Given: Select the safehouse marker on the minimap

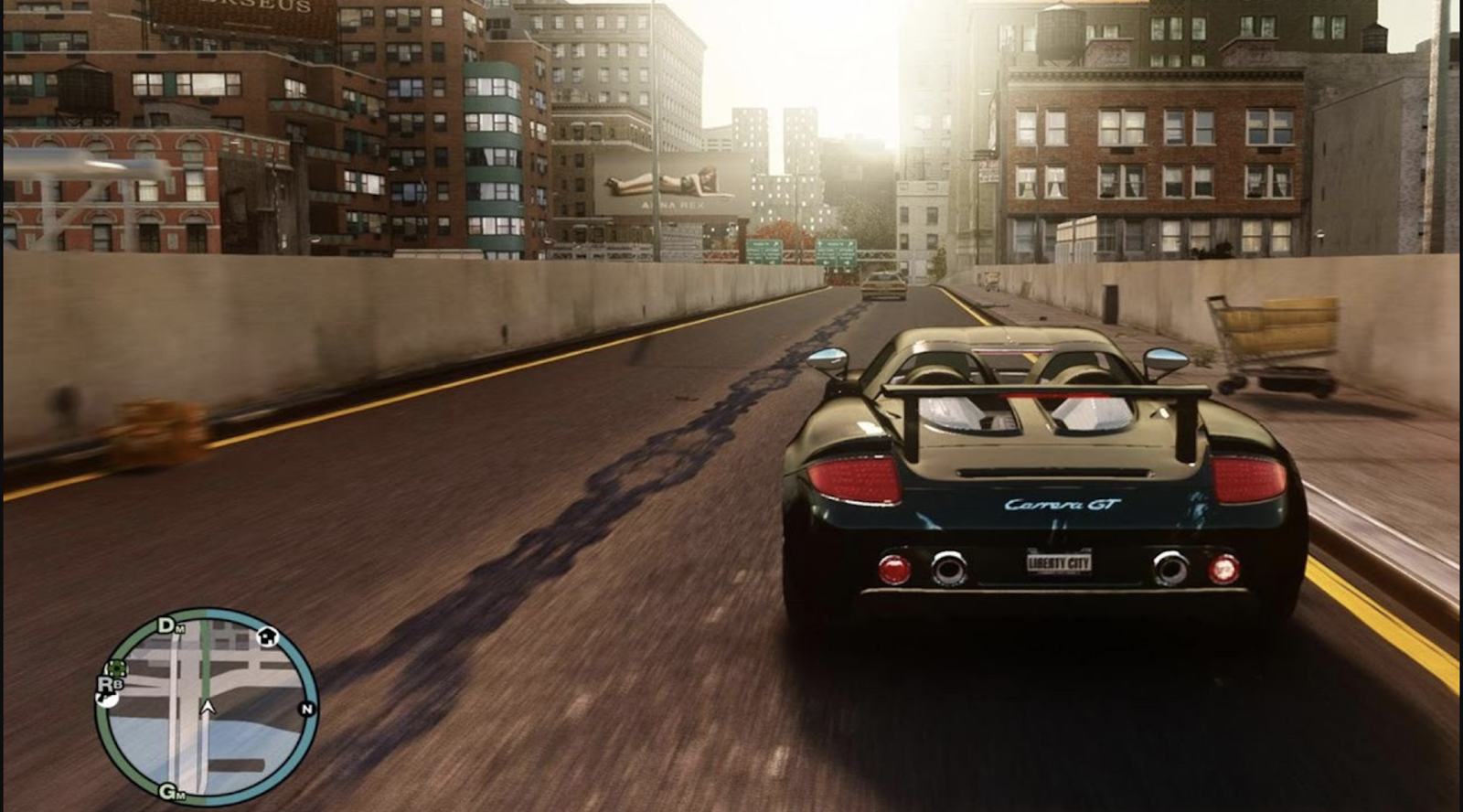Looking at the screenshot, I should (x=267, y=636).
